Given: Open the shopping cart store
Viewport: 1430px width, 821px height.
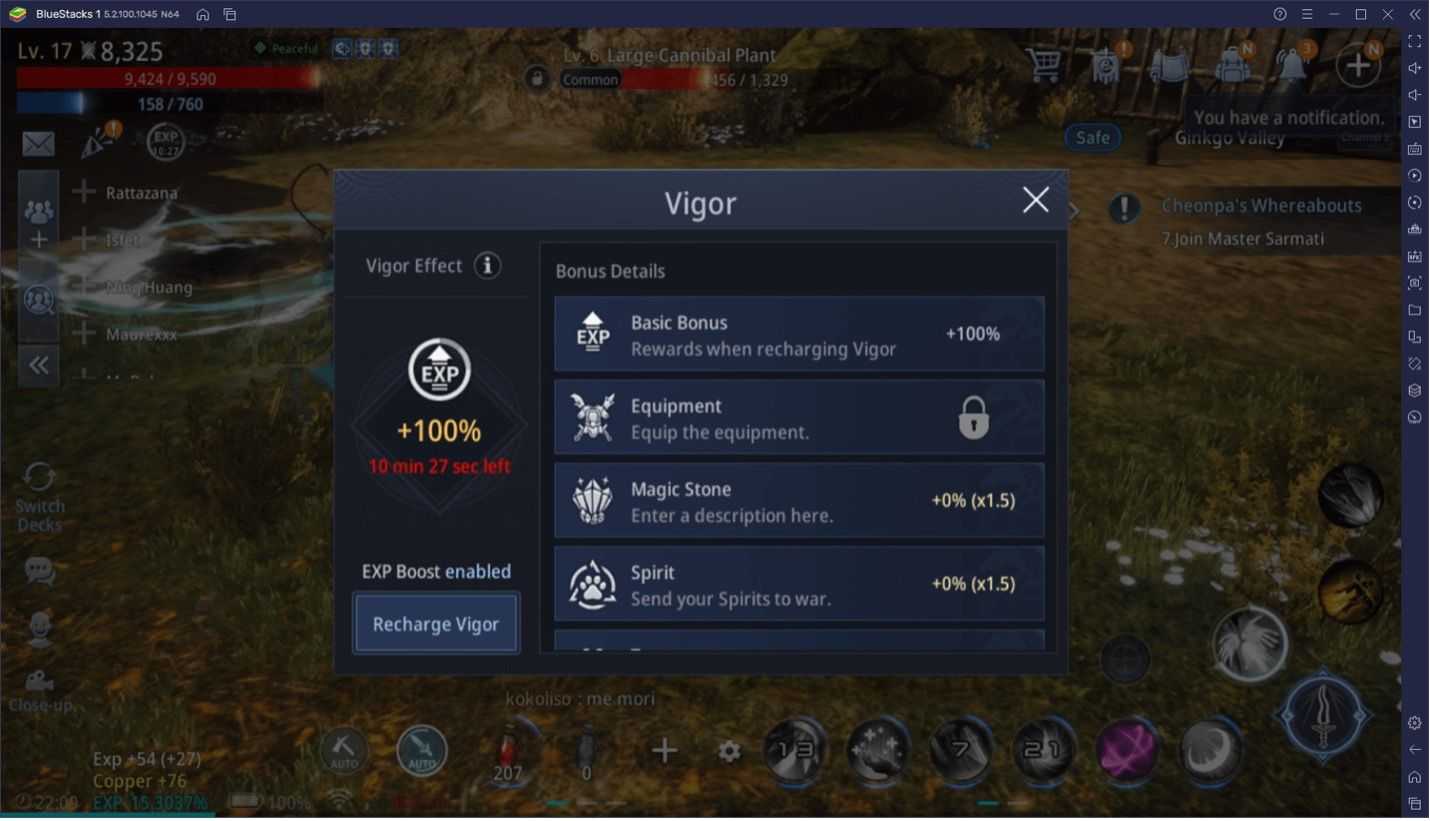Looking at the screenshot, I should (x=1044, y=66).
